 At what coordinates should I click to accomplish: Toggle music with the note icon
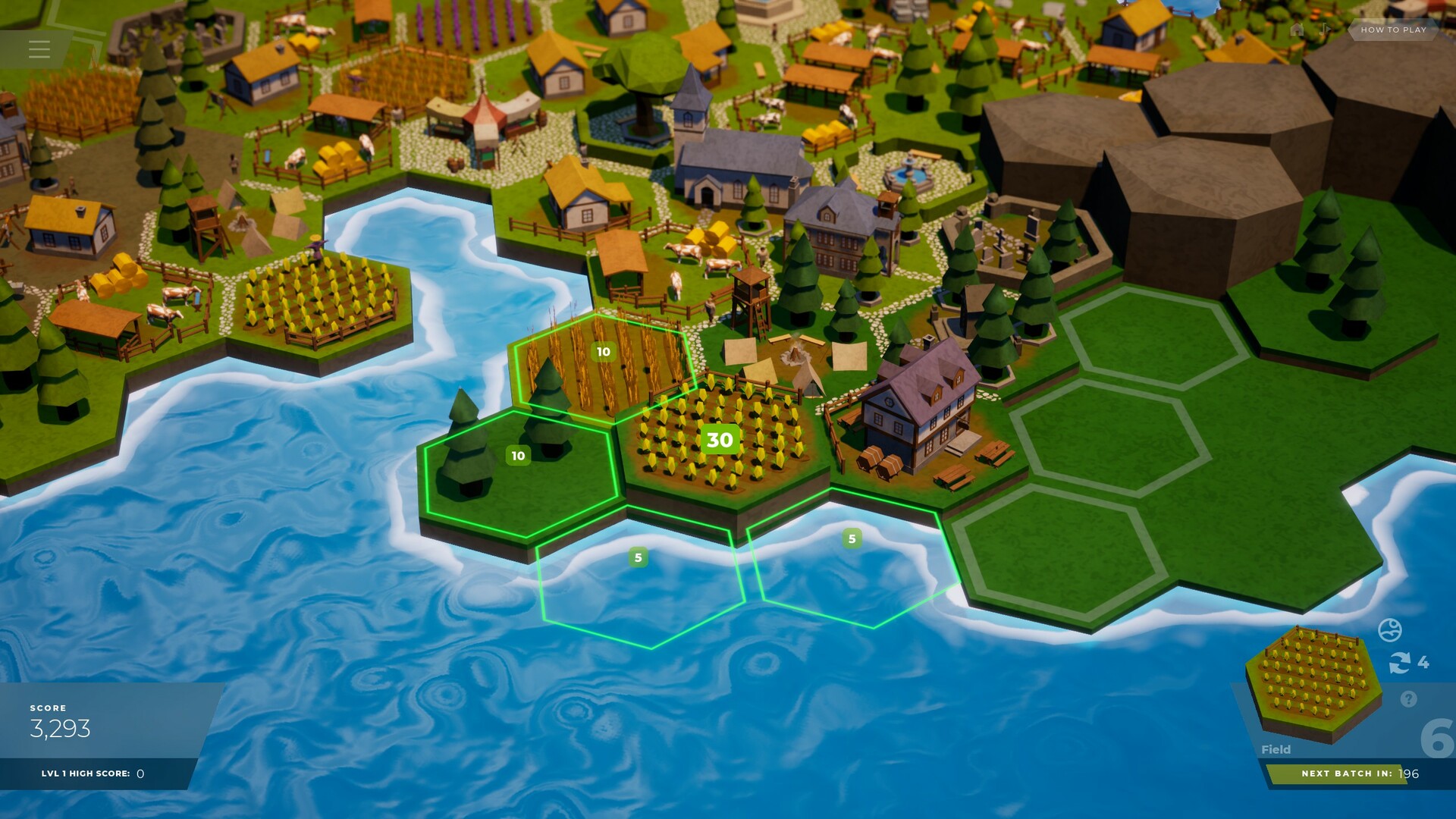click(x=1325, y=30)
